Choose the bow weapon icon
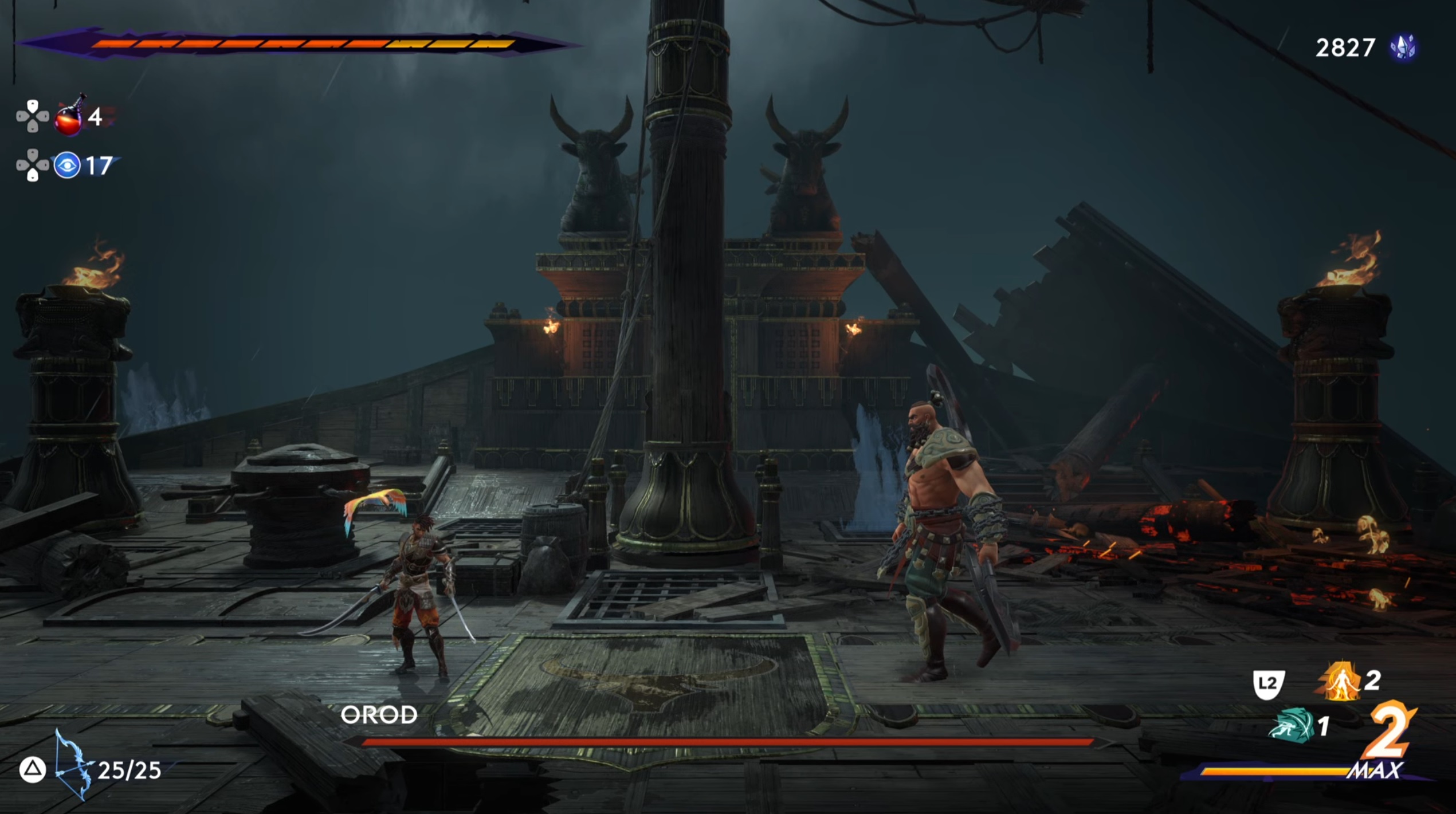 (x=72, y=765)
